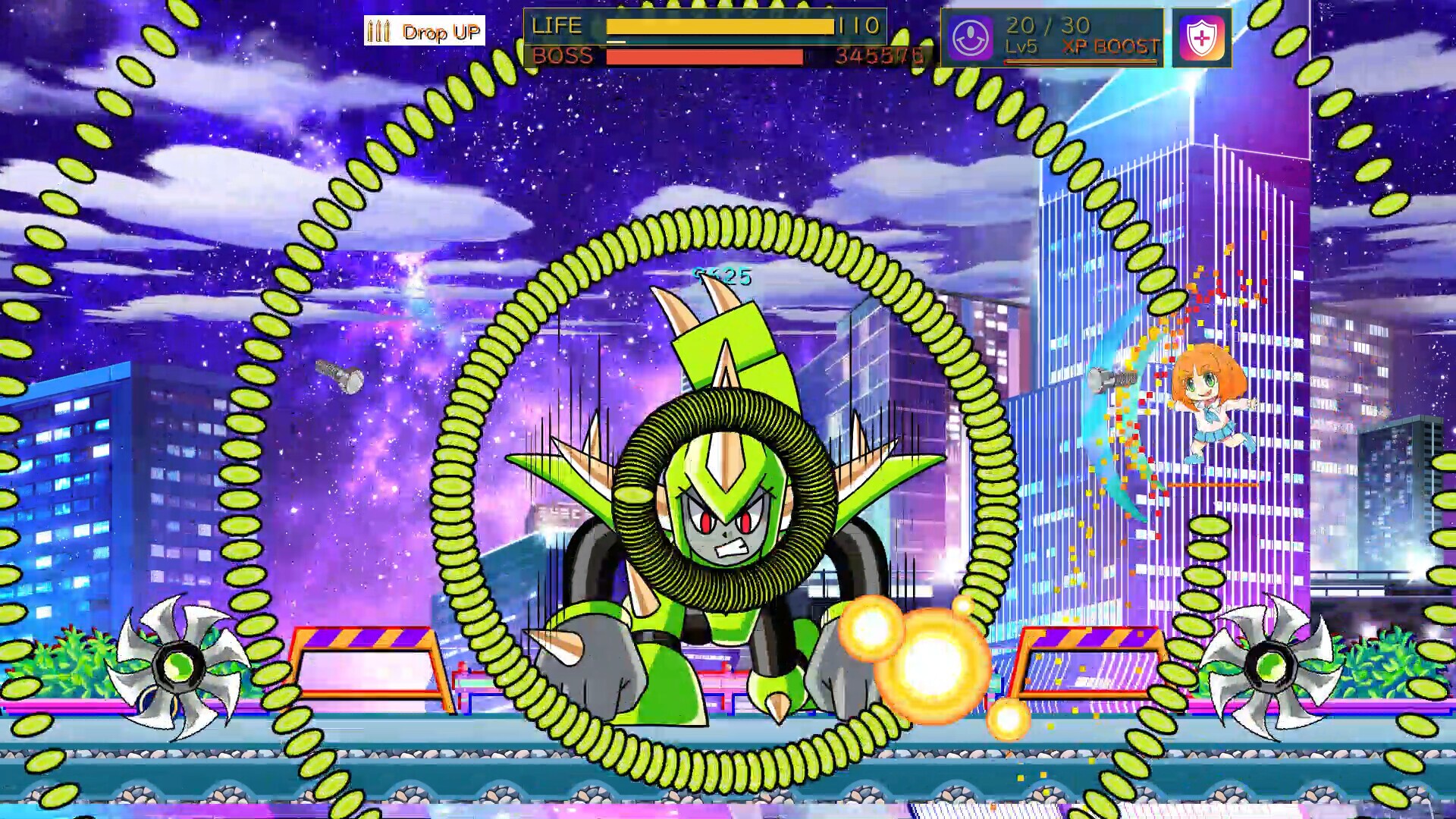This screenshot has height=819, width=1456.
Task: Click the Drop UP bullet indicator
Action: (423, 31)
